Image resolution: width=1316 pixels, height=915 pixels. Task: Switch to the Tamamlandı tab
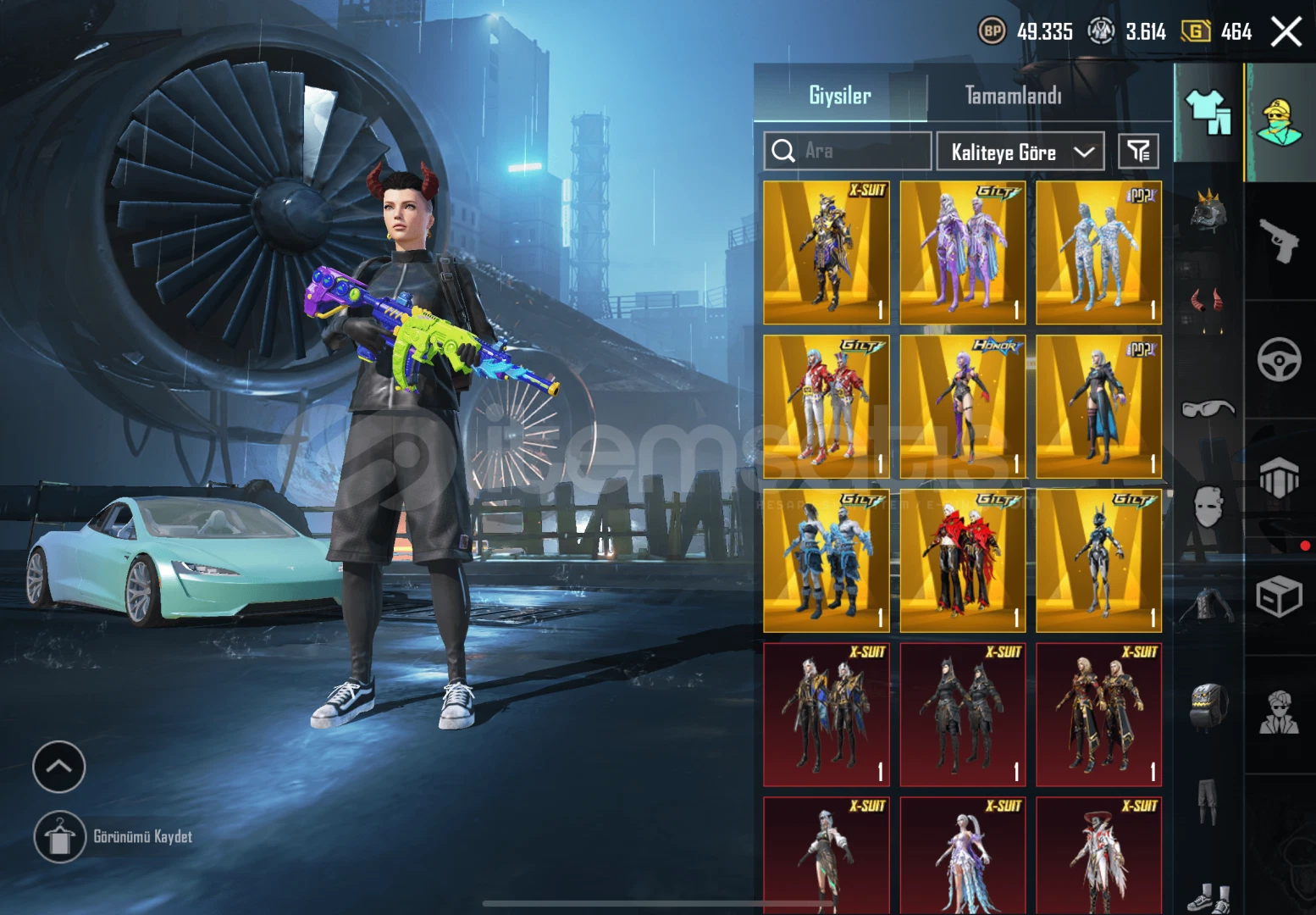point(1013,96)
